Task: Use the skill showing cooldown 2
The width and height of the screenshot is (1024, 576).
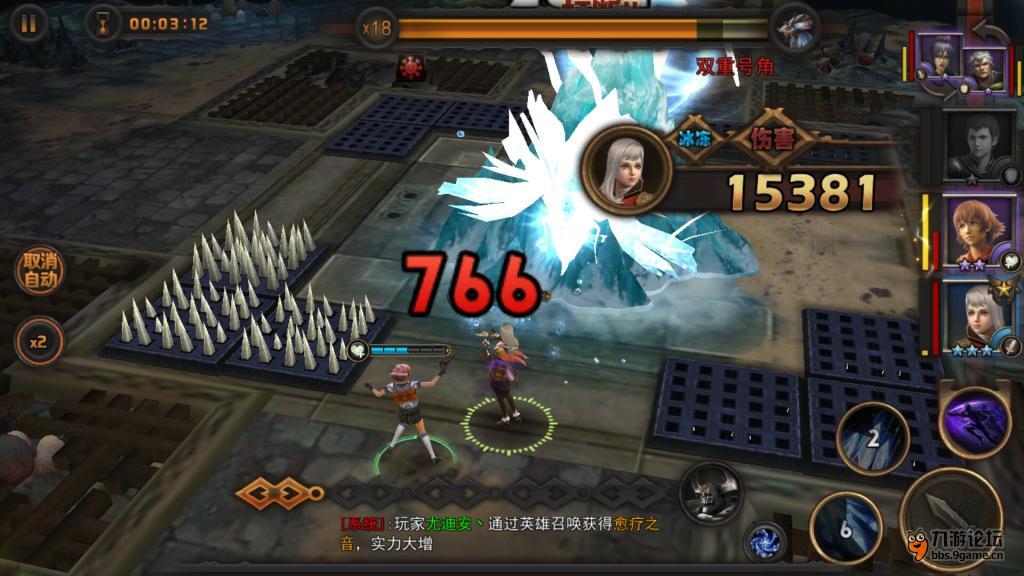Action: (x=872, y=438)
